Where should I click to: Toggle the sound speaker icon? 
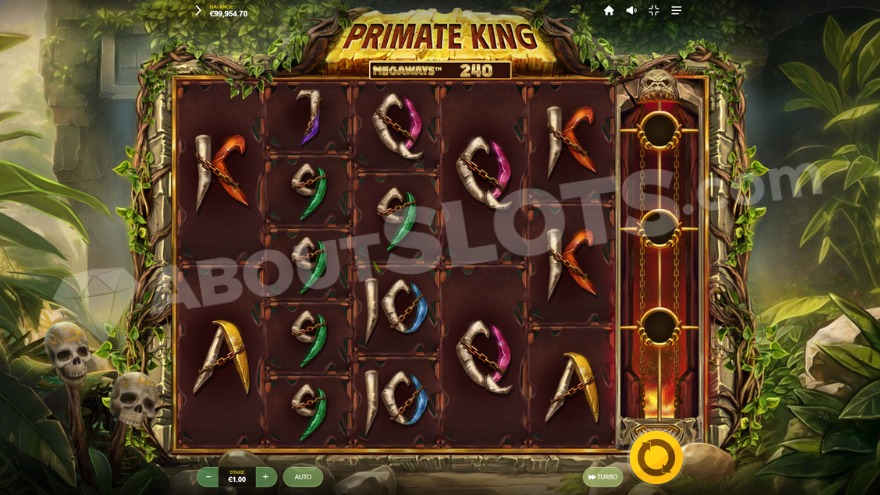pyautogui.click(x=631, y=10)
